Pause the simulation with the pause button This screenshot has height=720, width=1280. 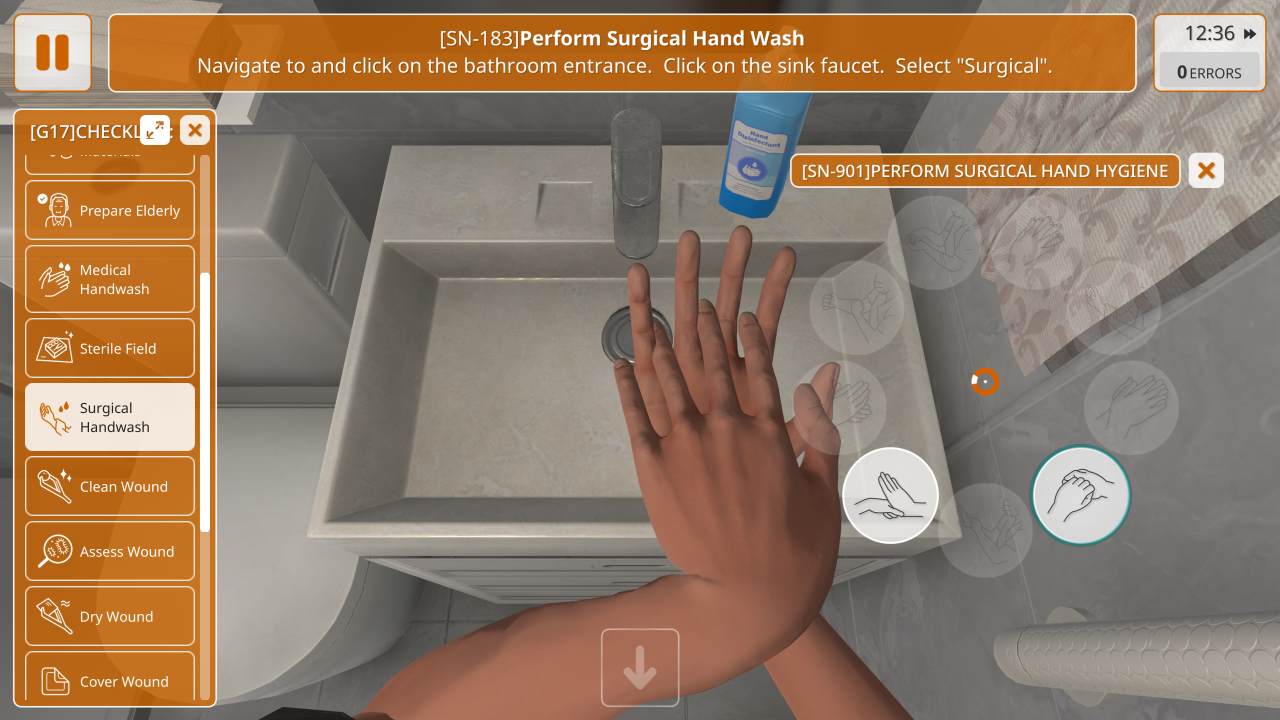pyautogui.click(x=52, y=52)
